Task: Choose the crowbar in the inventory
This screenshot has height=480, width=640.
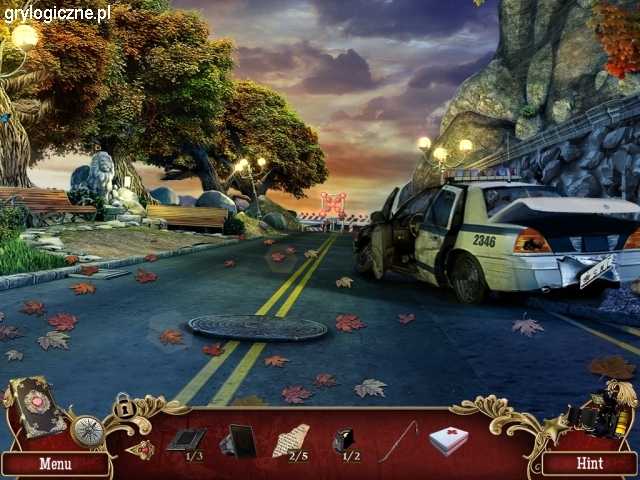Action: [x=398, y=440]
